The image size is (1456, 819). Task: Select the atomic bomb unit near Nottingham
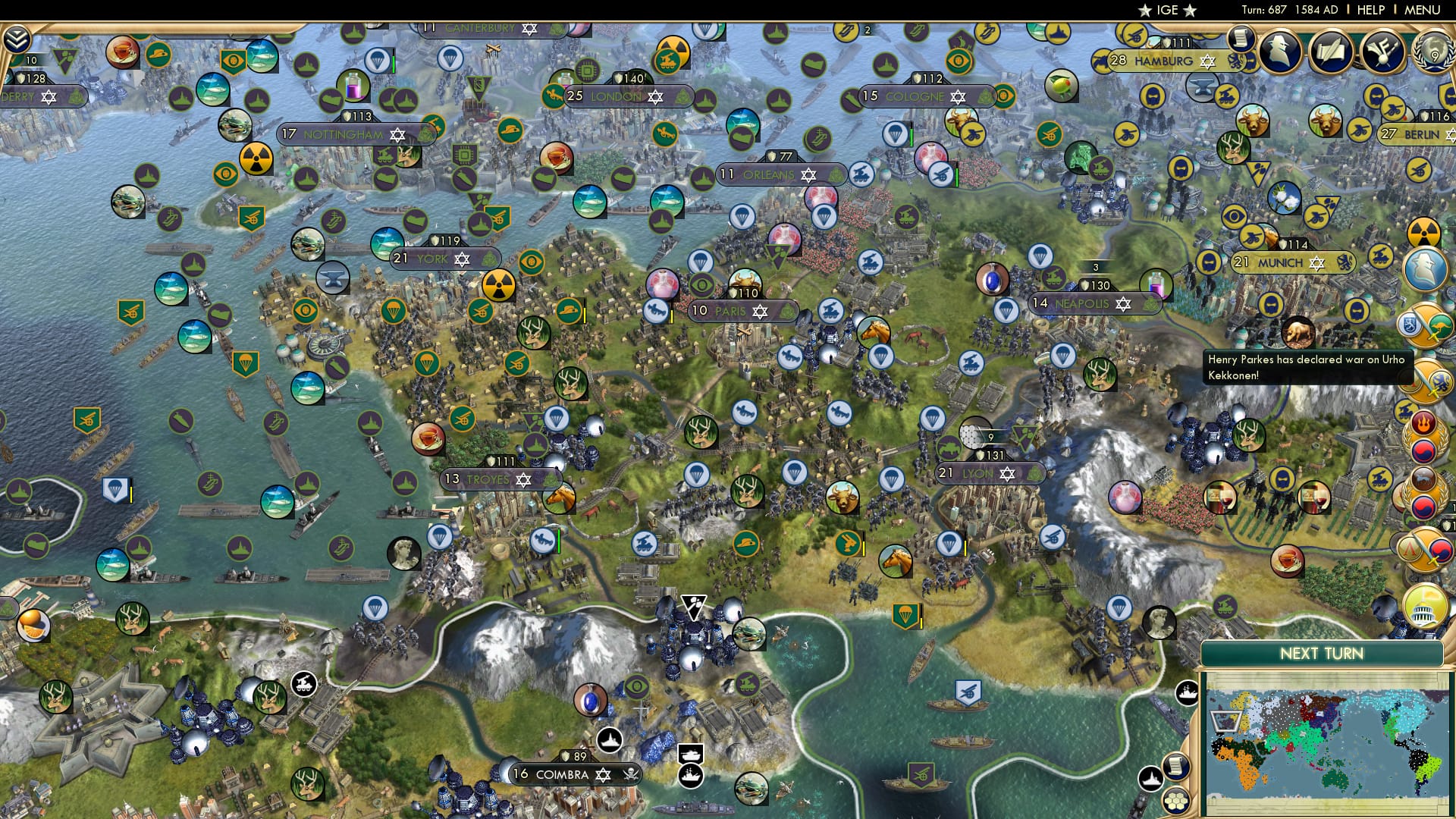(x=258, y=160)
